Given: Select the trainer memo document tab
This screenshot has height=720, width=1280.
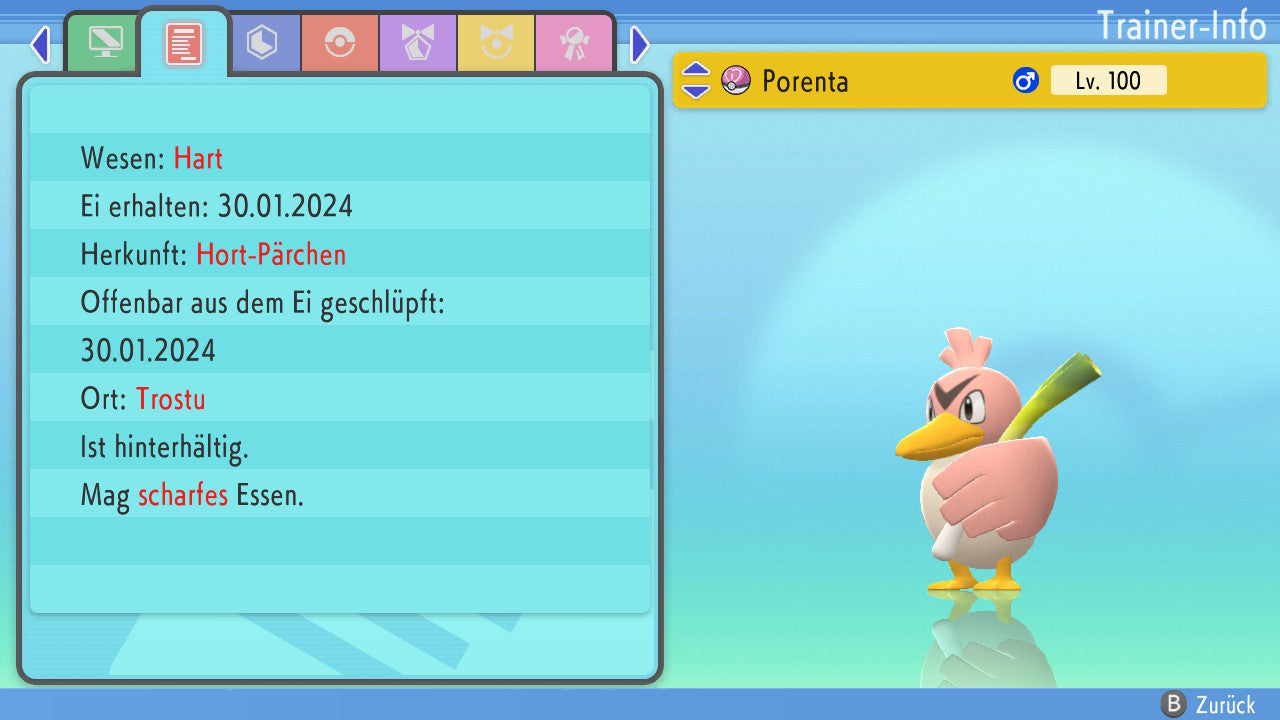Looking at the screenshot, I should pyautogui.click(x=184, y=43).
